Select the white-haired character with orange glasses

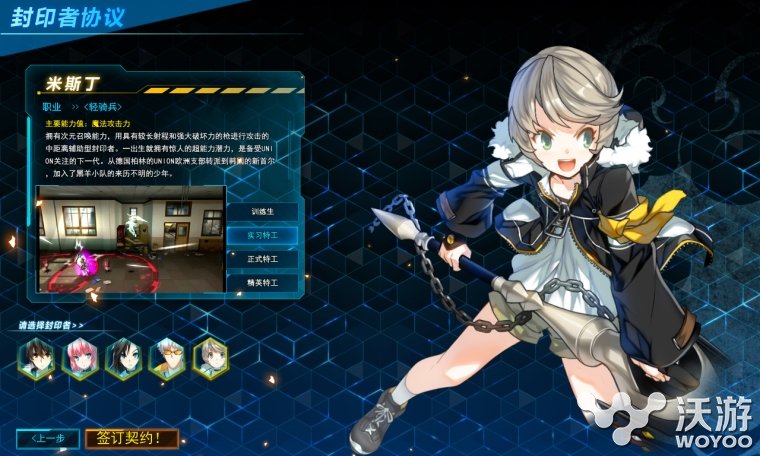(167, 358)
